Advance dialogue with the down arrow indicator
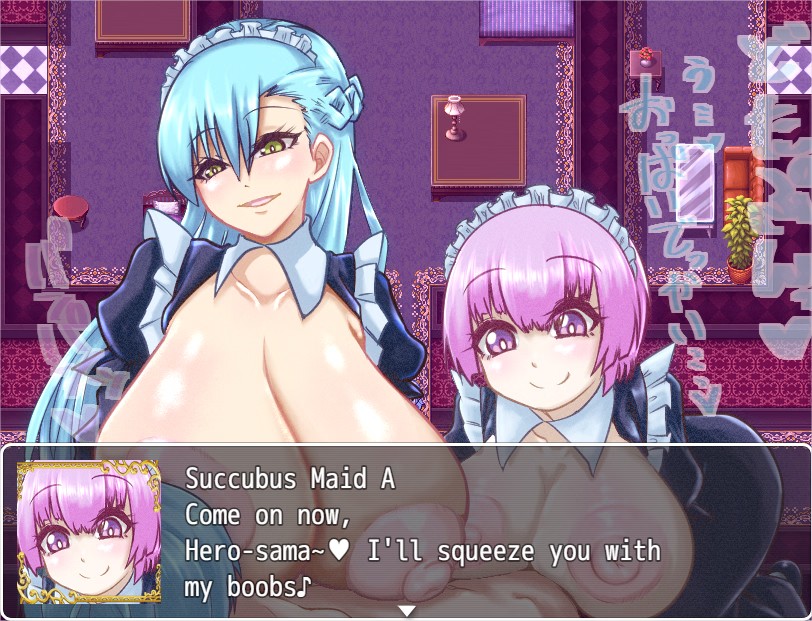Screen dimensions: 812x621 coord(406,610)
